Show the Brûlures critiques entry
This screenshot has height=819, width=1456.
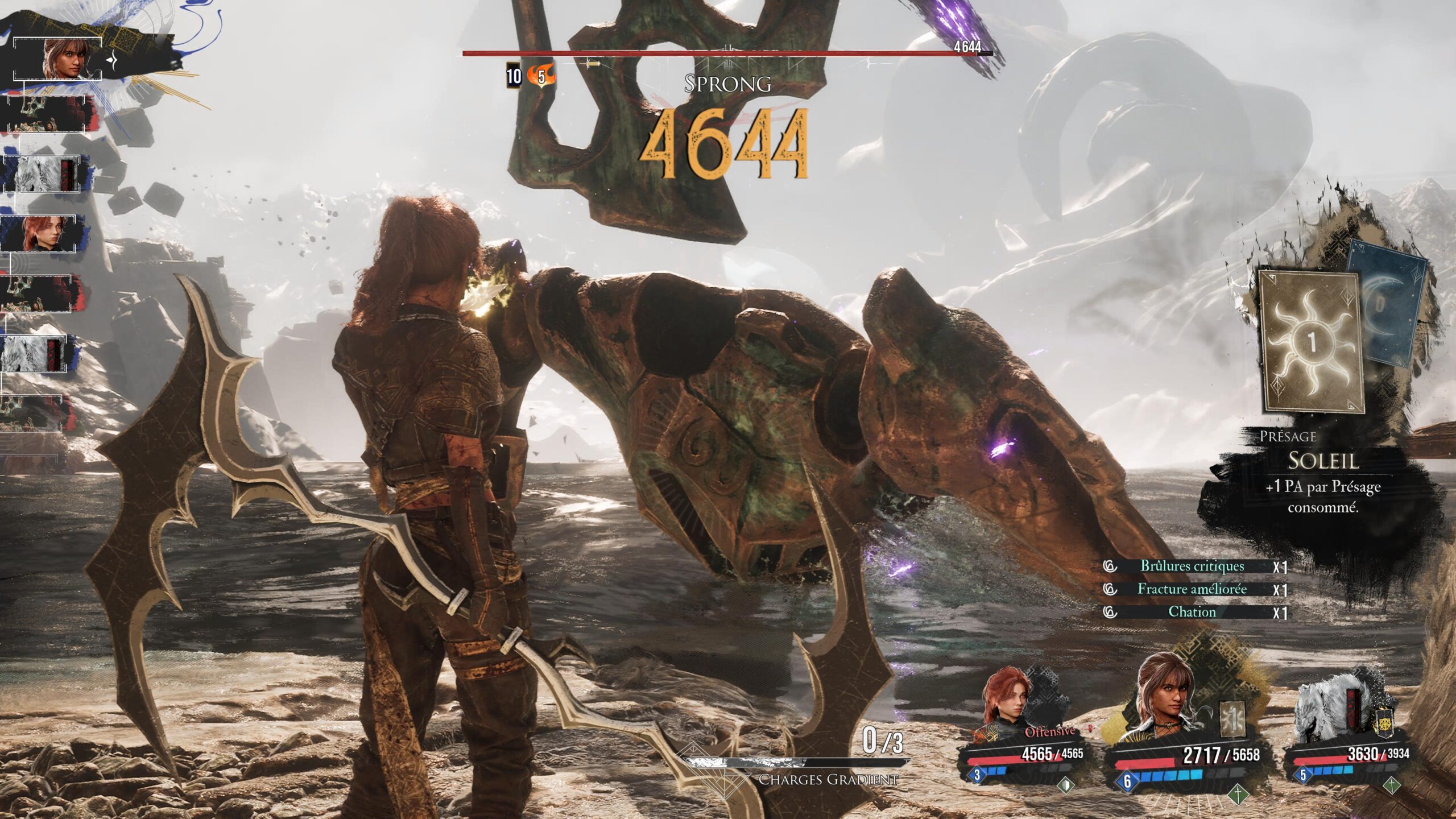1192,566
